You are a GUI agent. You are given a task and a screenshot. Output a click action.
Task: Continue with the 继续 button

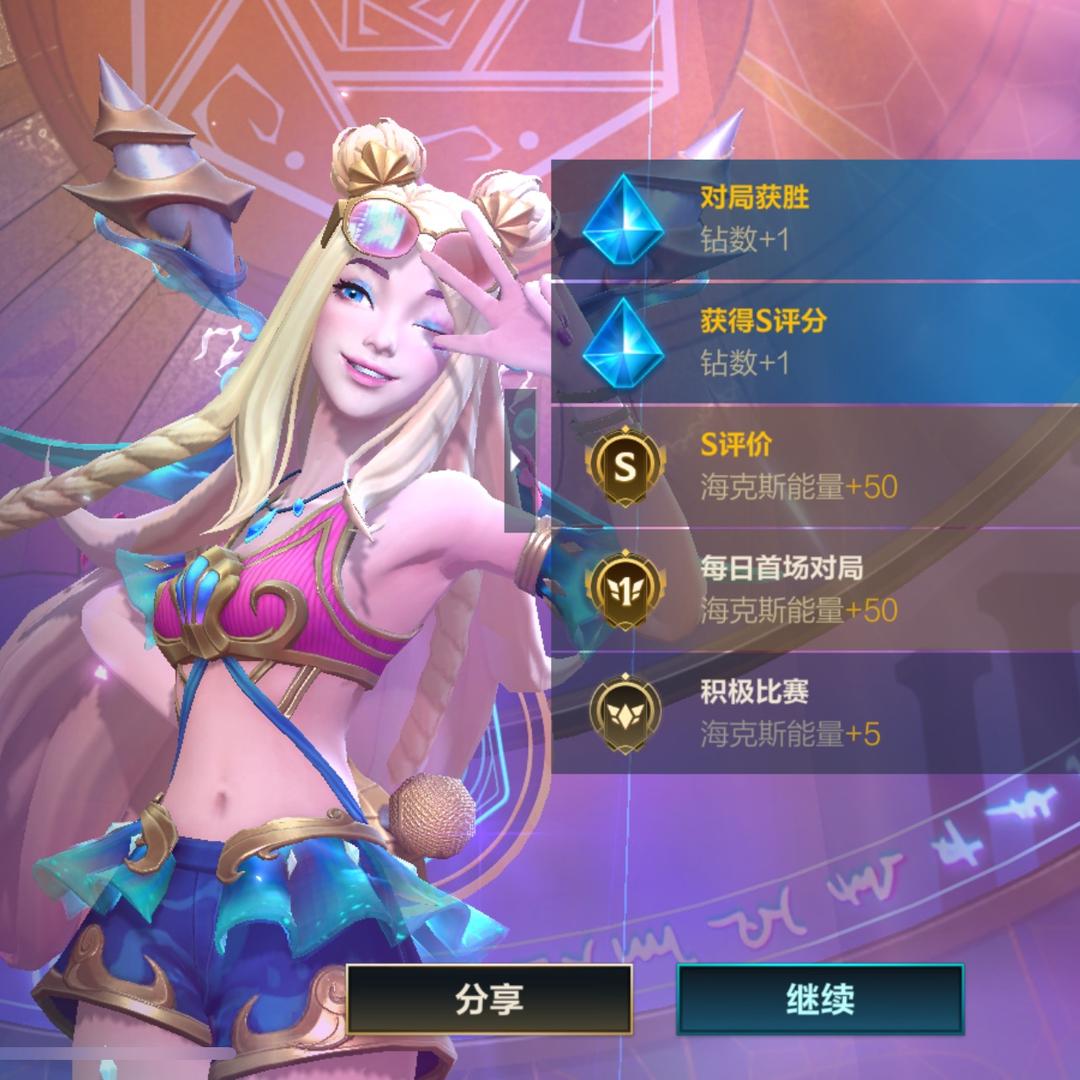pos(820,999)
